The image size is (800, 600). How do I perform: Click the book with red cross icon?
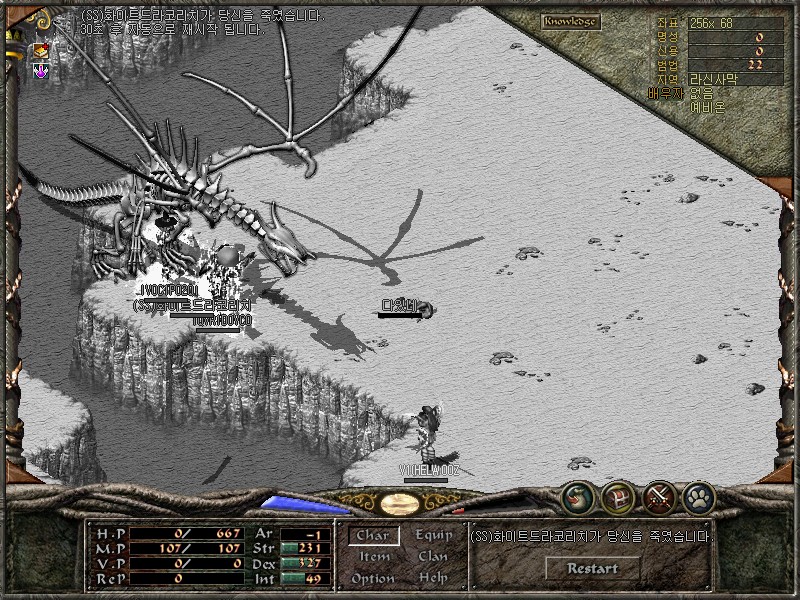(x=41, y=50)
